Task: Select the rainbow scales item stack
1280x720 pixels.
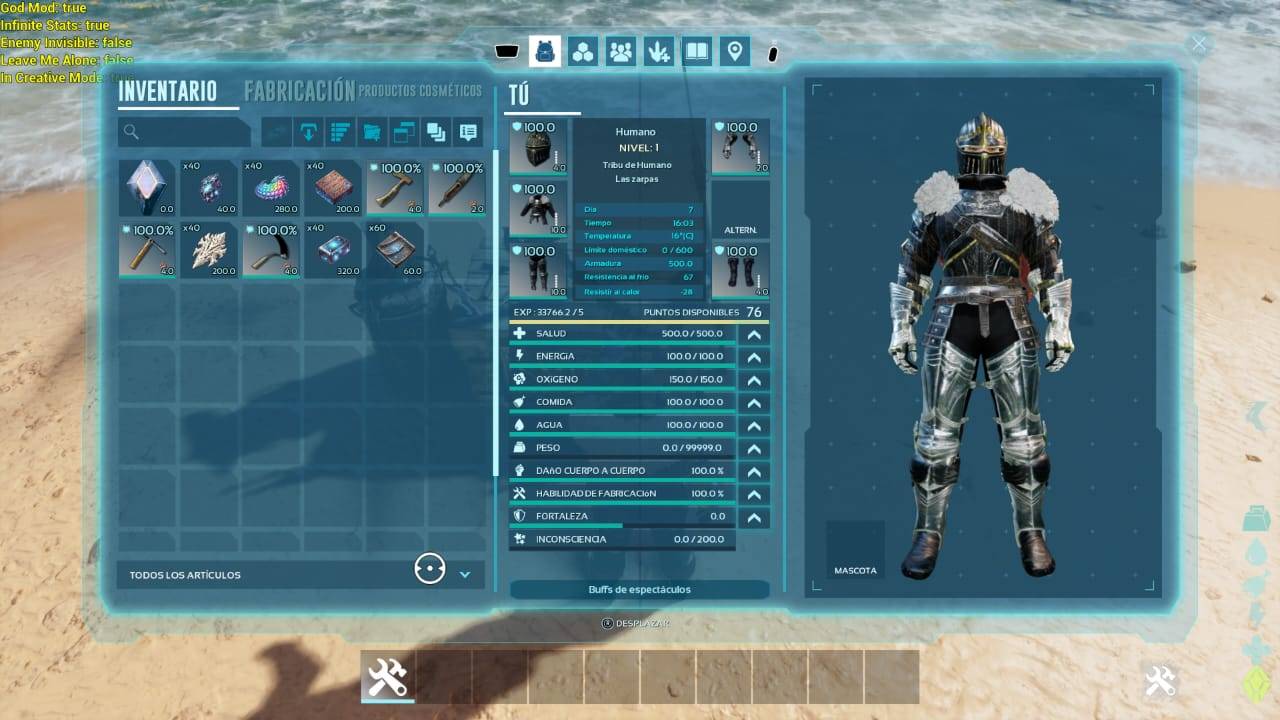Action: point(270,187)
